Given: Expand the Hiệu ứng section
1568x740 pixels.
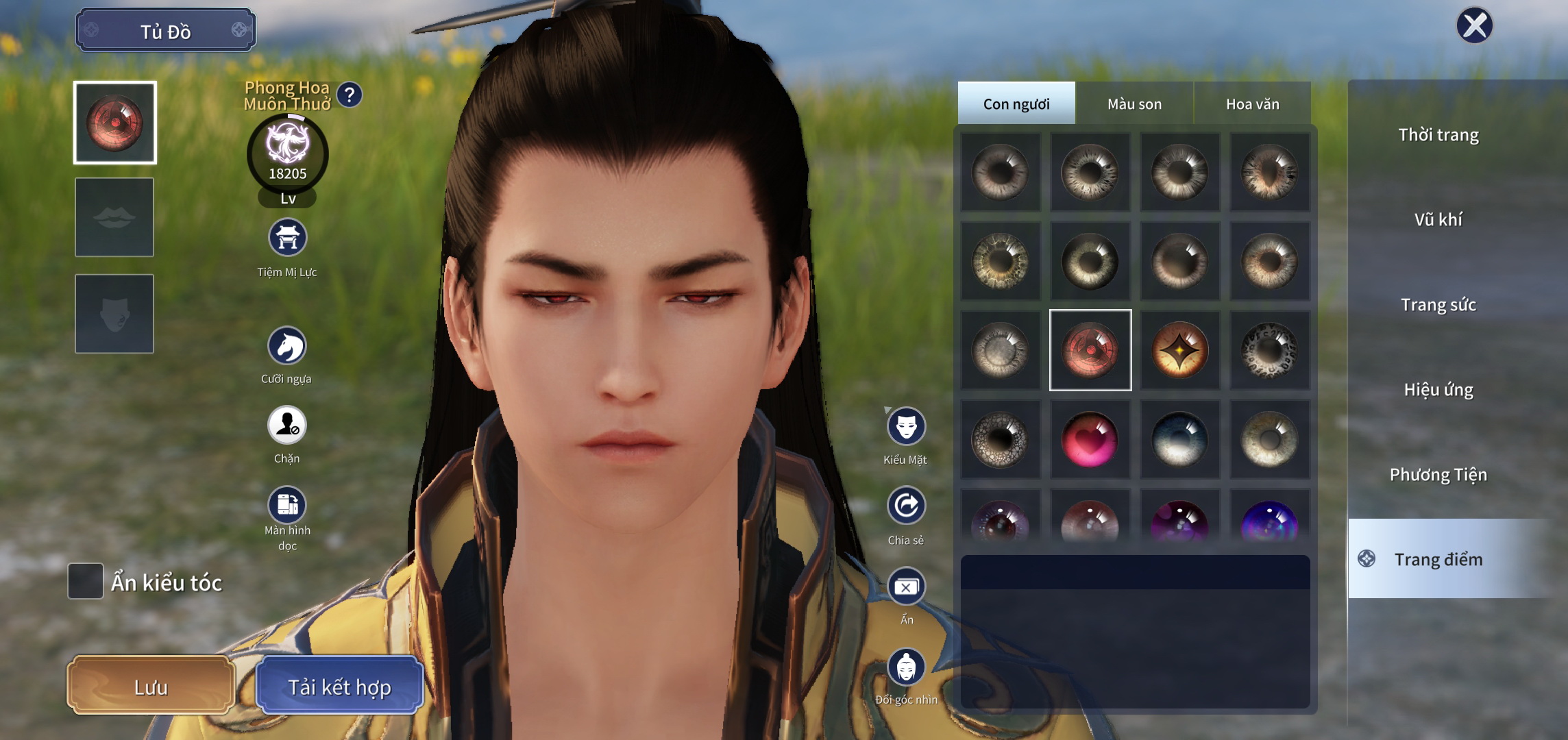Looking at the screenshot, I should [x=1440, y=388].
